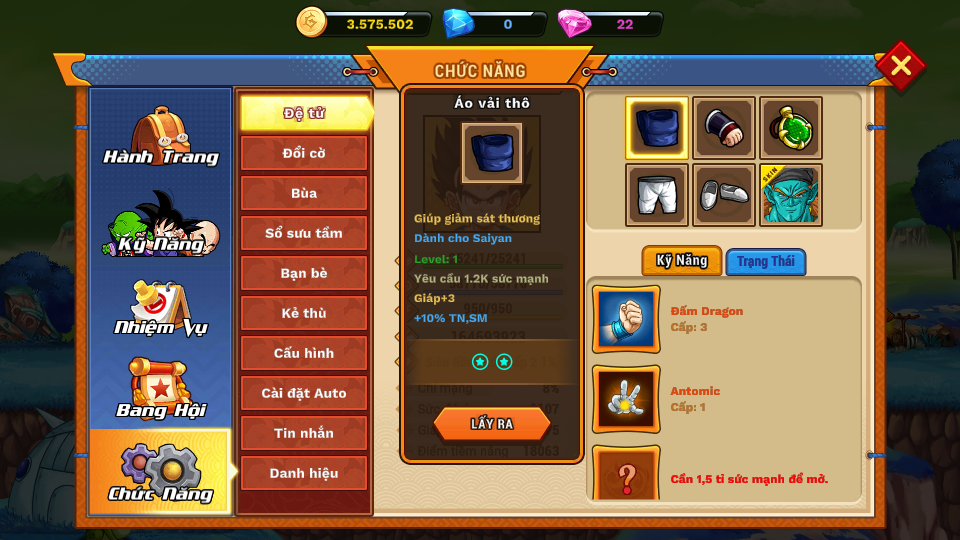The height and width of the screenshot is (540, 960).
Task: Open the Kỹ Năng side menu
Action: click(x=160, y=224)
